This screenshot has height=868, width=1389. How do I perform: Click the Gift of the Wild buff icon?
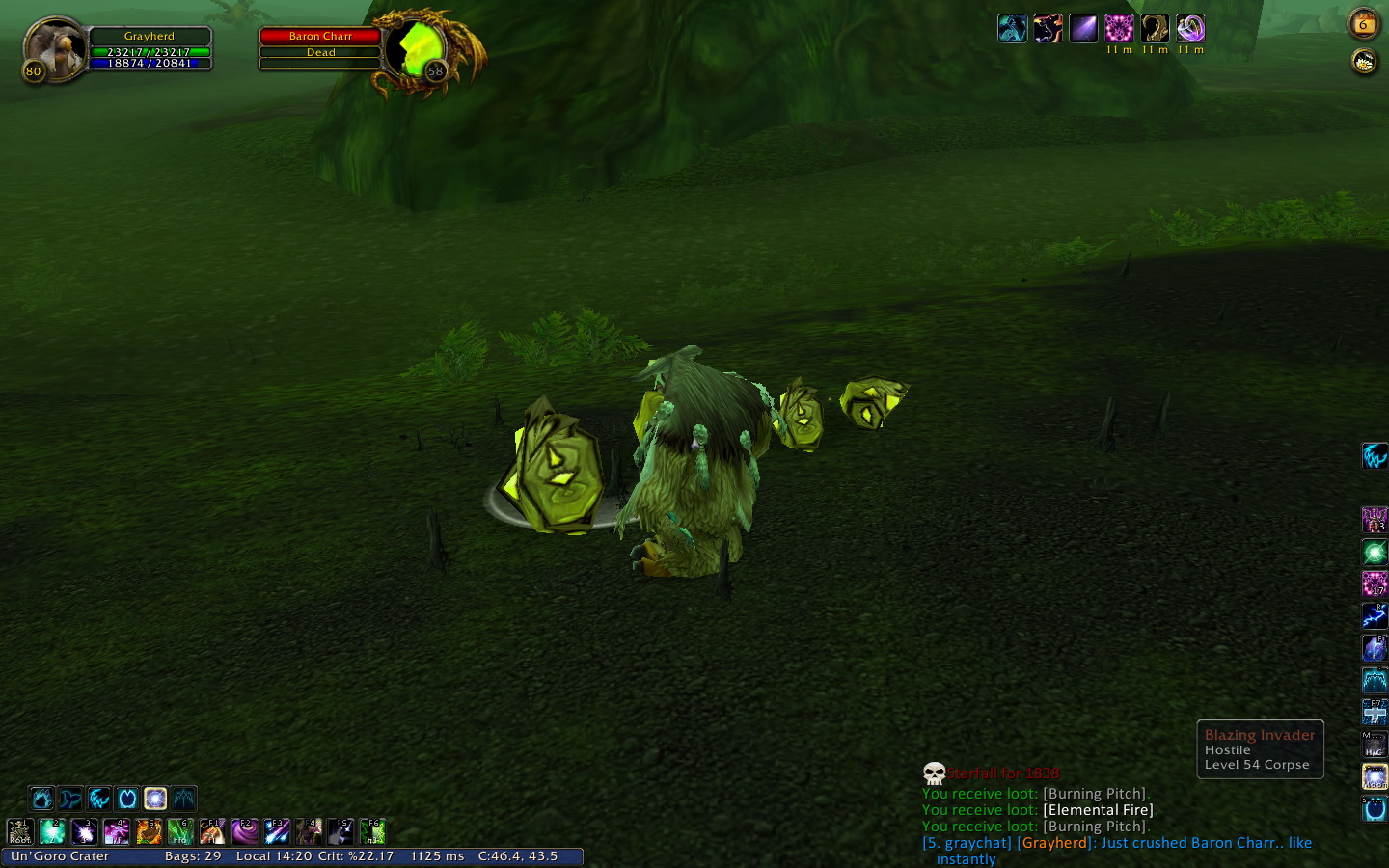point(1119,29)
